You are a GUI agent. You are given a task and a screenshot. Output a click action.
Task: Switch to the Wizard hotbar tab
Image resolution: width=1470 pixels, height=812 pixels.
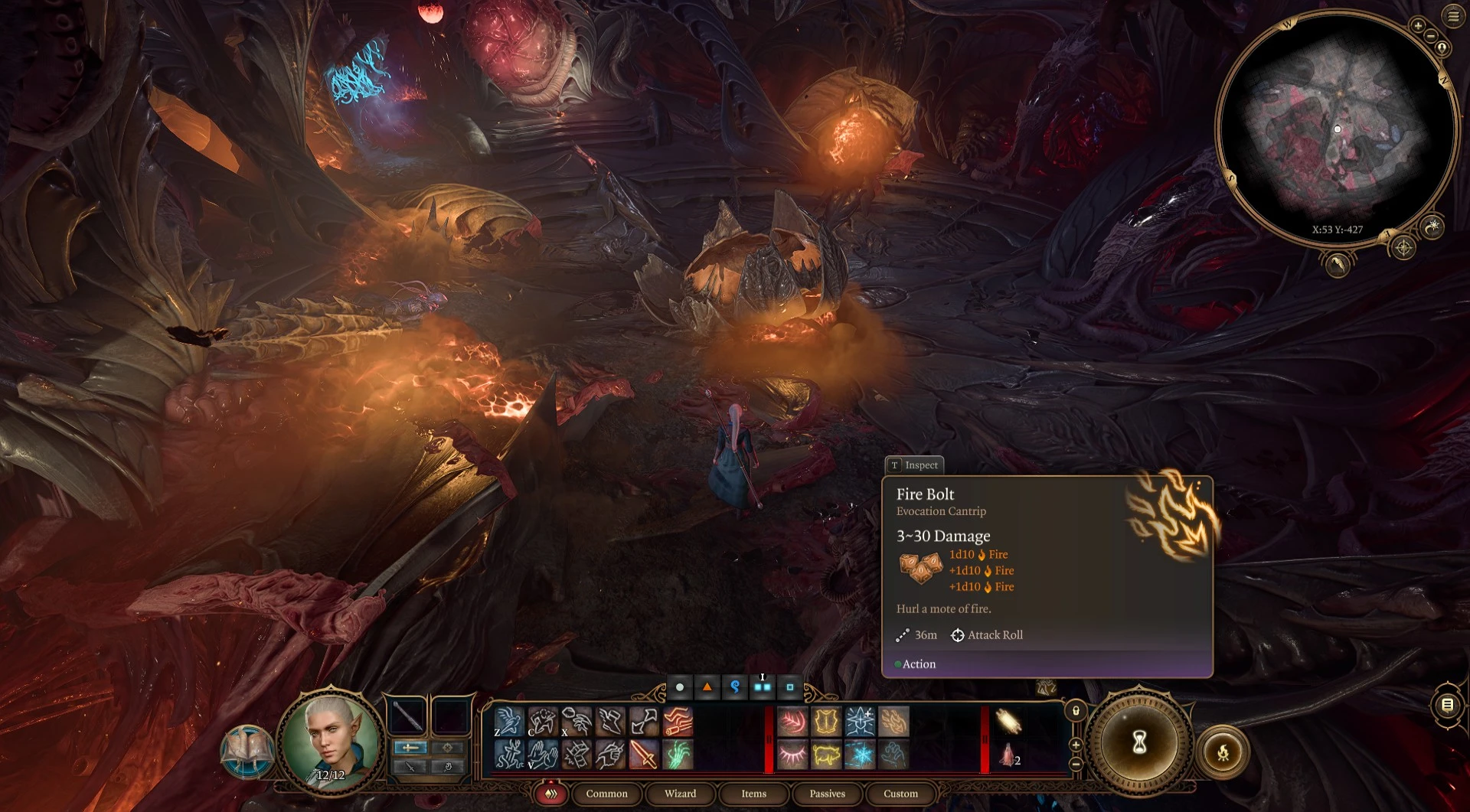pyautogui.click(x=680, y=794)
